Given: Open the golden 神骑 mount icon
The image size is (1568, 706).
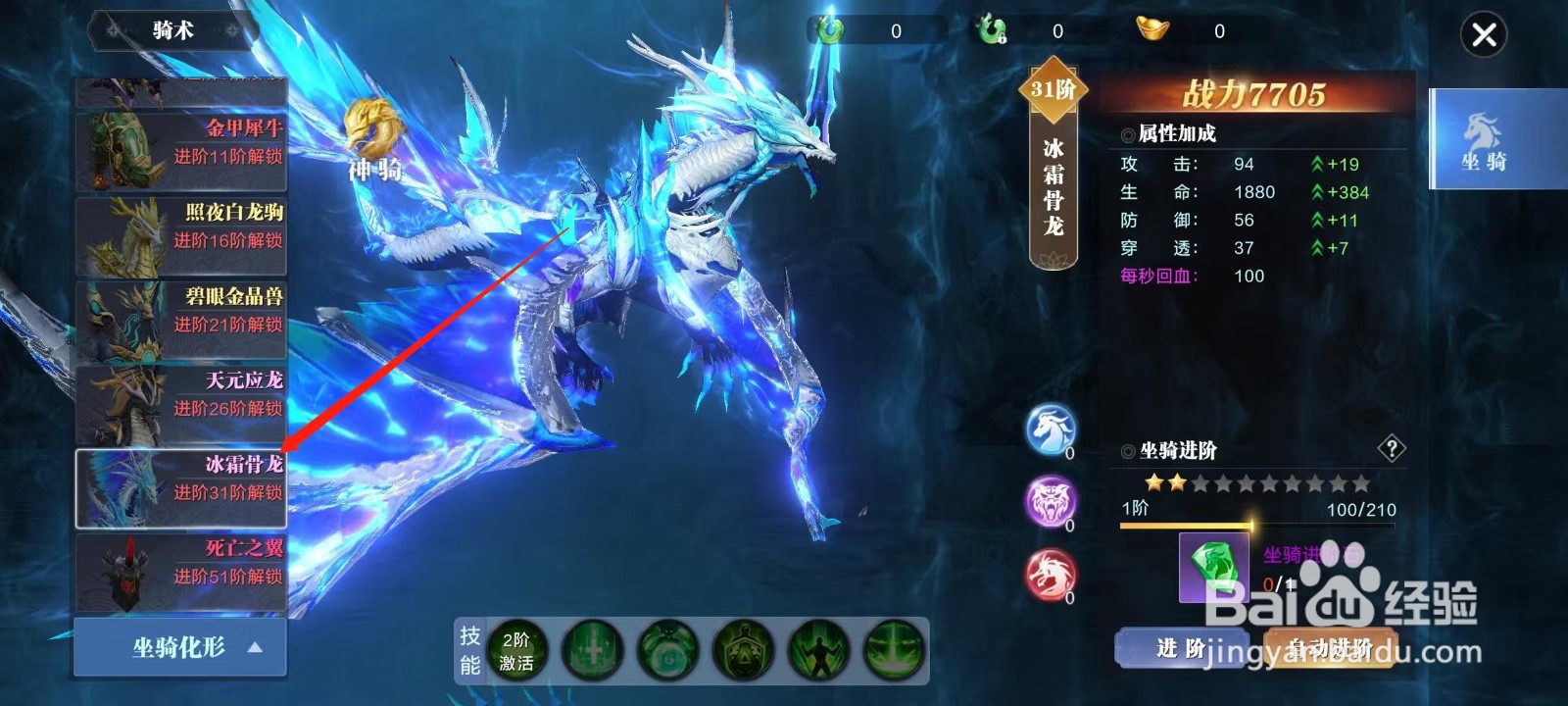Looking at the screenshot, I should tap(372, 127).
